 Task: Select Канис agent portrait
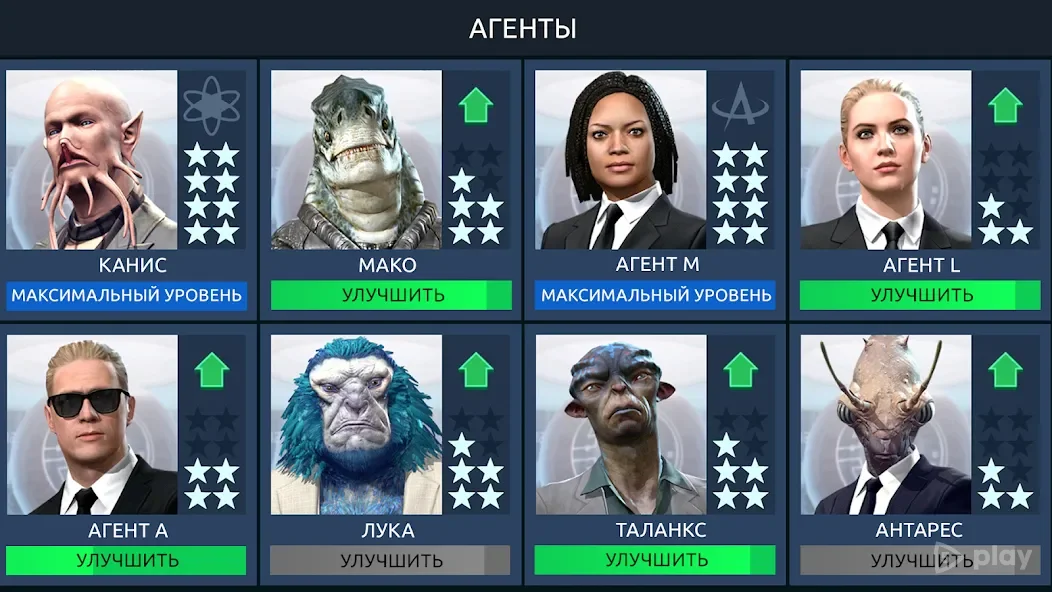92,160
